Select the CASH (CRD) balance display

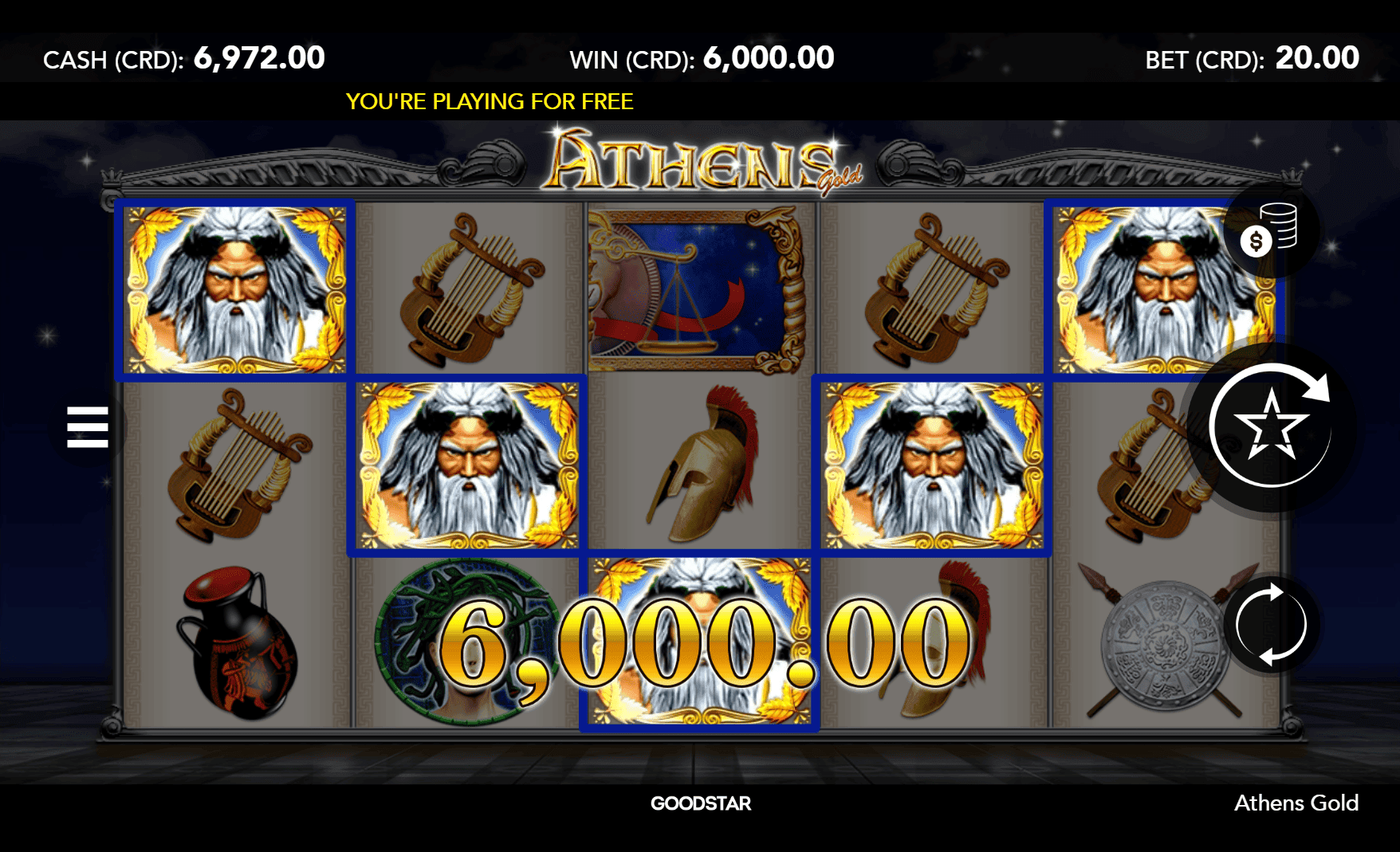(x=185, y=57)
